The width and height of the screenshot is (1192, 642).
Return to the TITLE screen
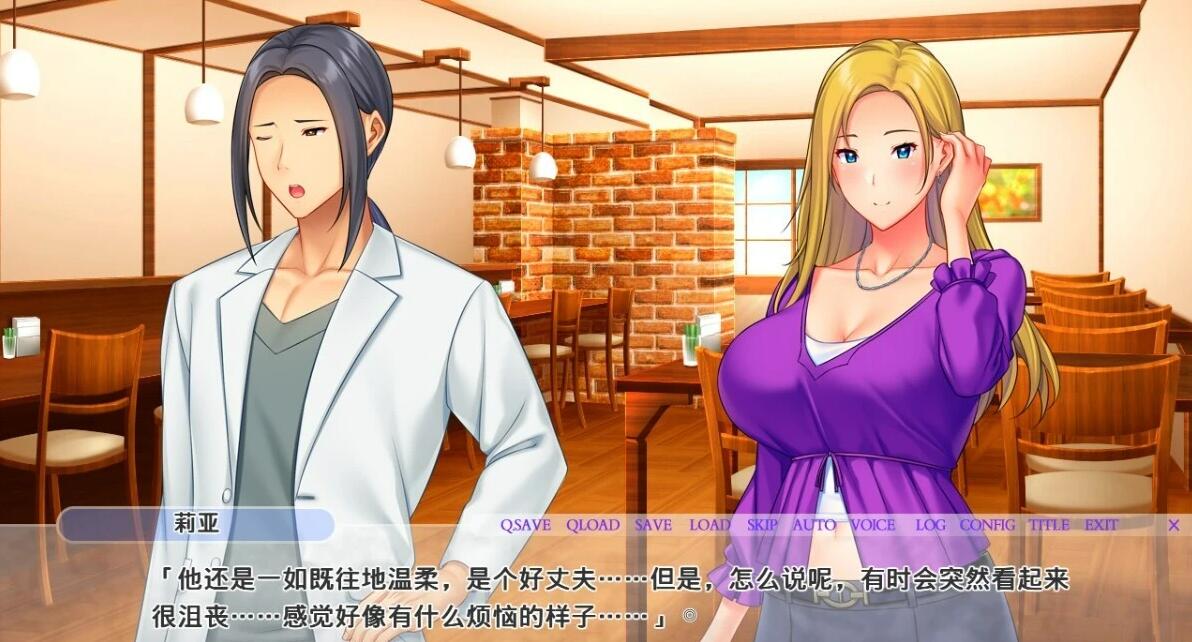click(1049, 525)
